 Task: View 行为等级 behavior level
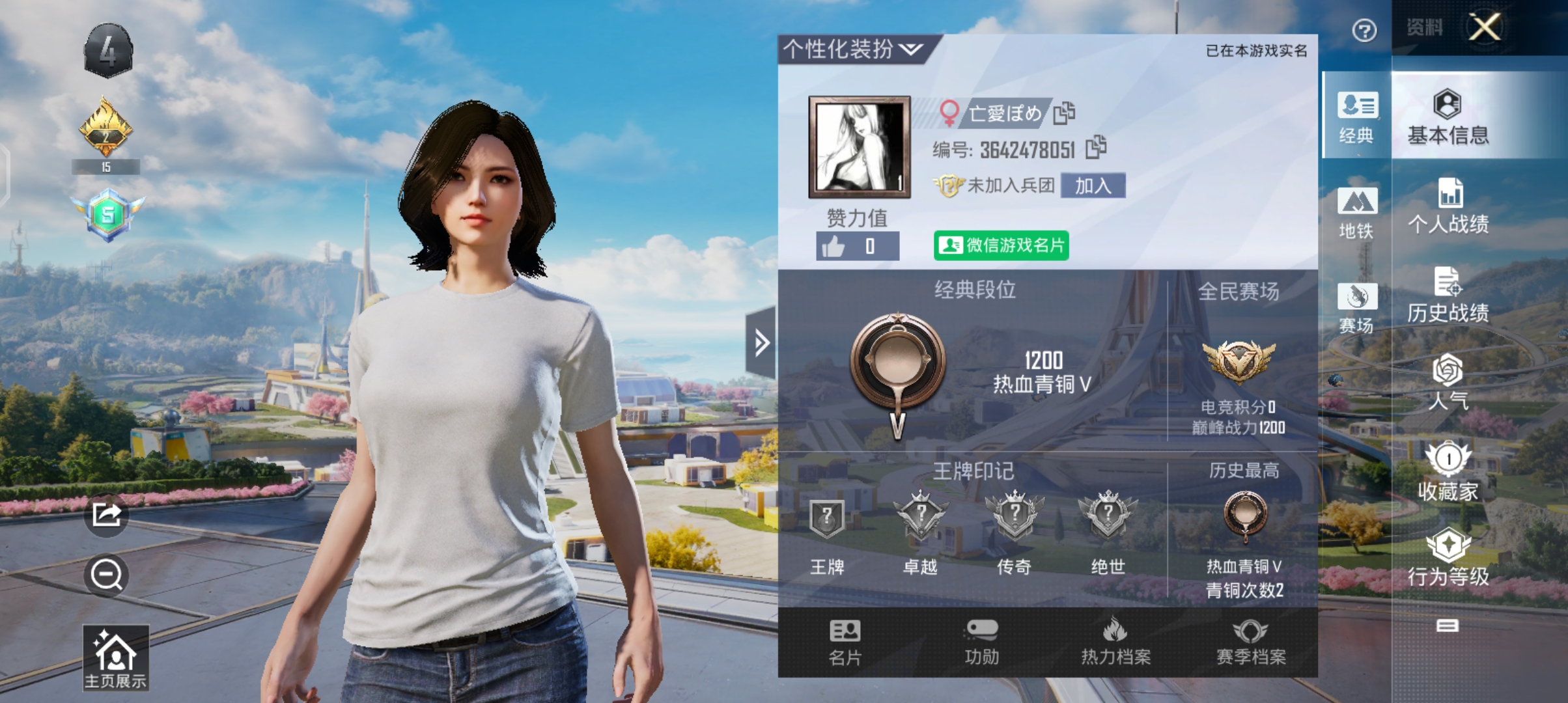click(x=1448, y=558)
